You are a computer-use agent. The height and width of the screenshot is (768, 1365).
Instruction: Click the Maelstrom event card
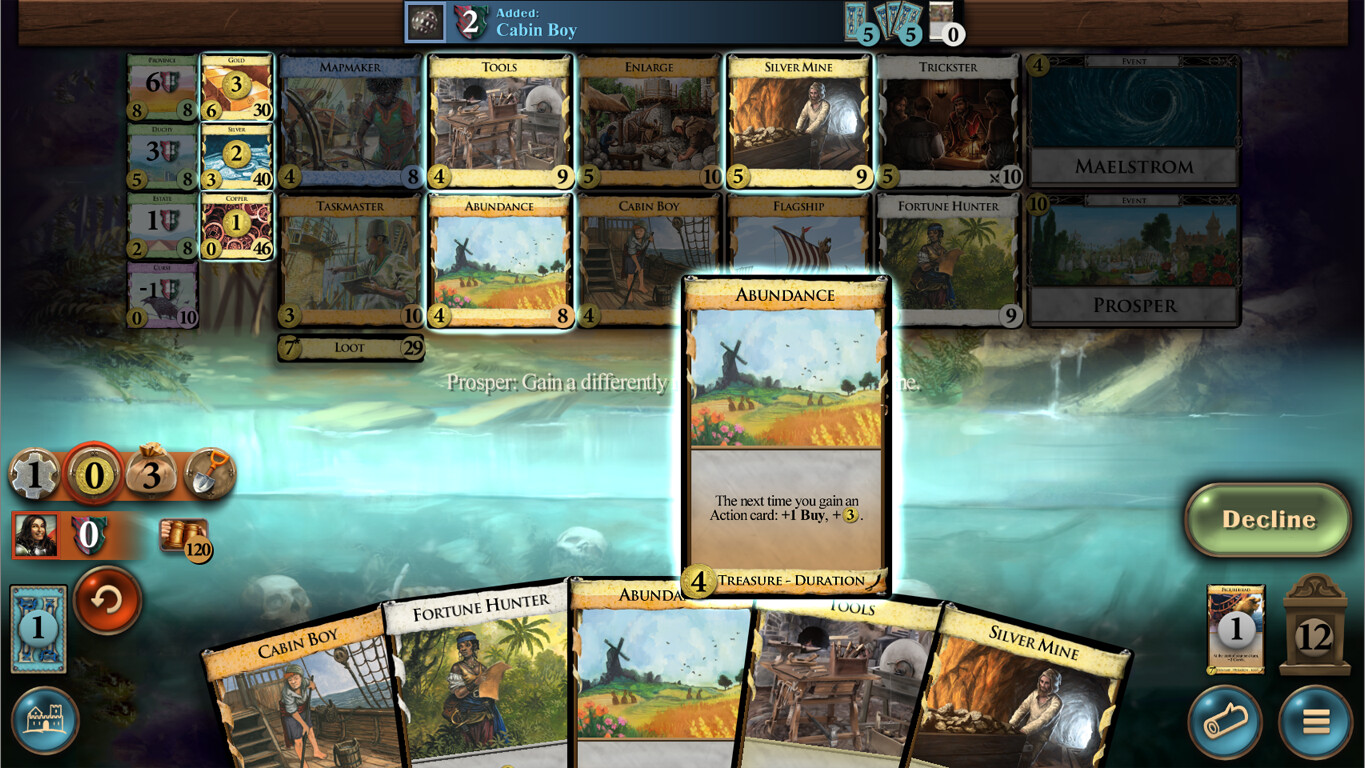click(x=1131, y=120)
